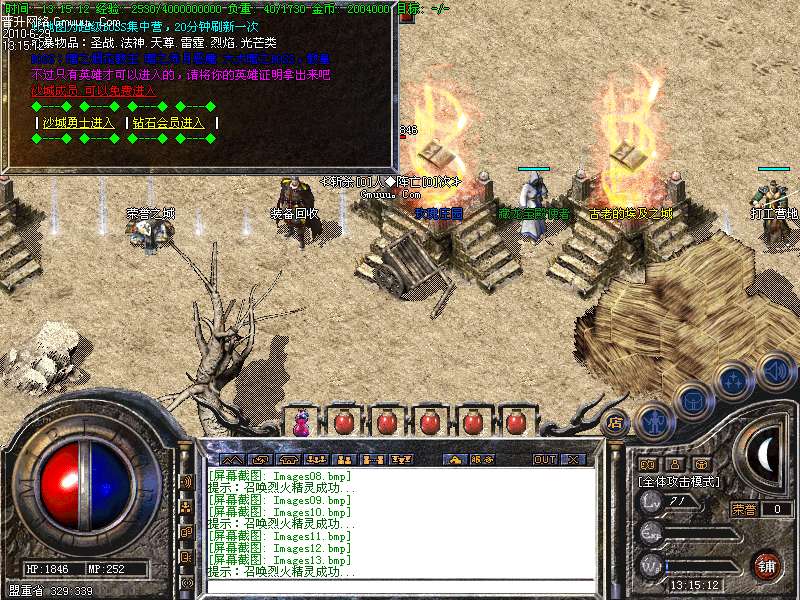This screenshot has height=600, width=800.
Task: Toggle the sound speaker button
Action: pyautogui.click(x=775, y=371)
